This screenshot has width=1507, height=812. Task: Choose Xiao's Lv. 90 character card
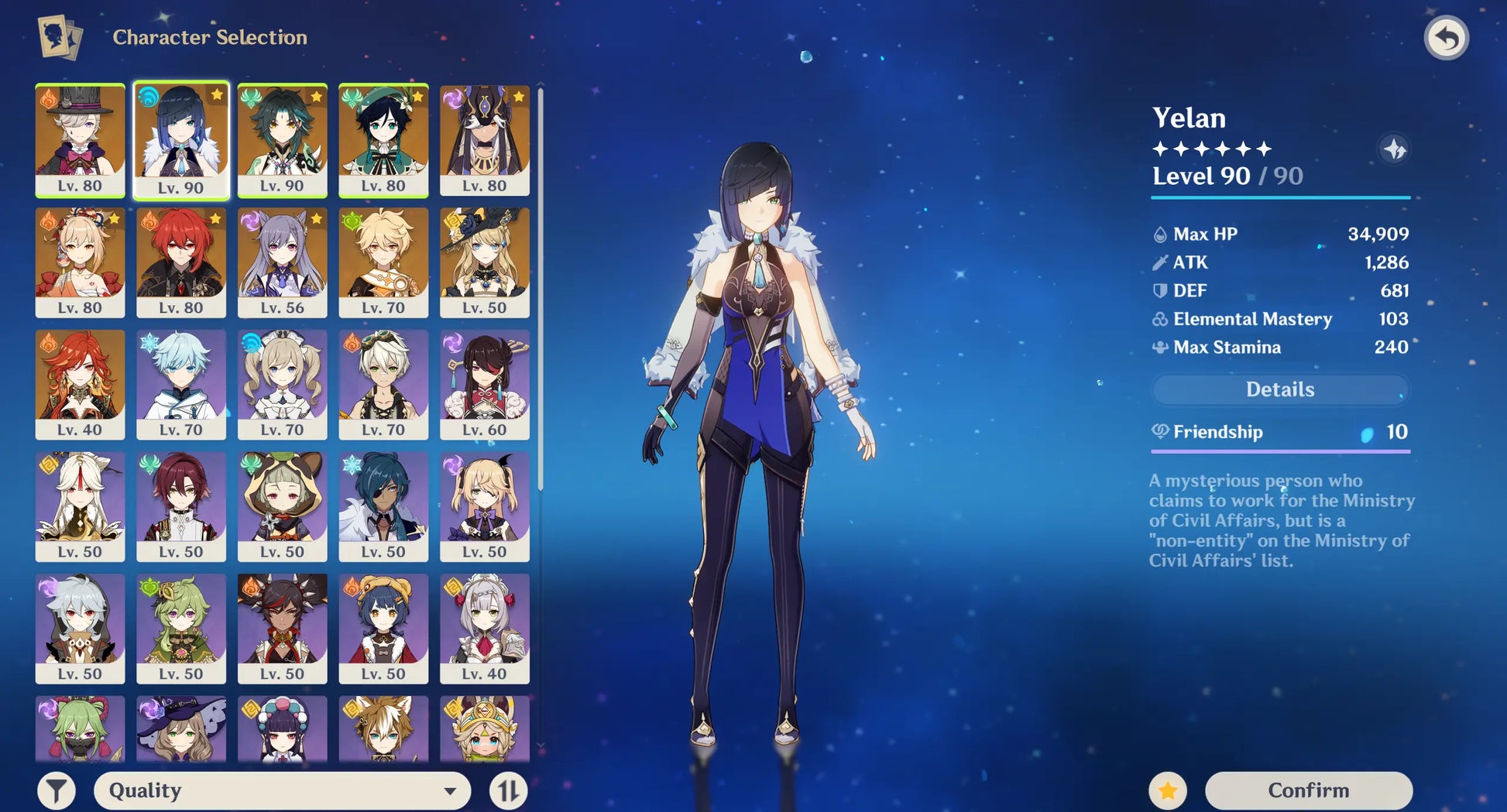[282, 139]
